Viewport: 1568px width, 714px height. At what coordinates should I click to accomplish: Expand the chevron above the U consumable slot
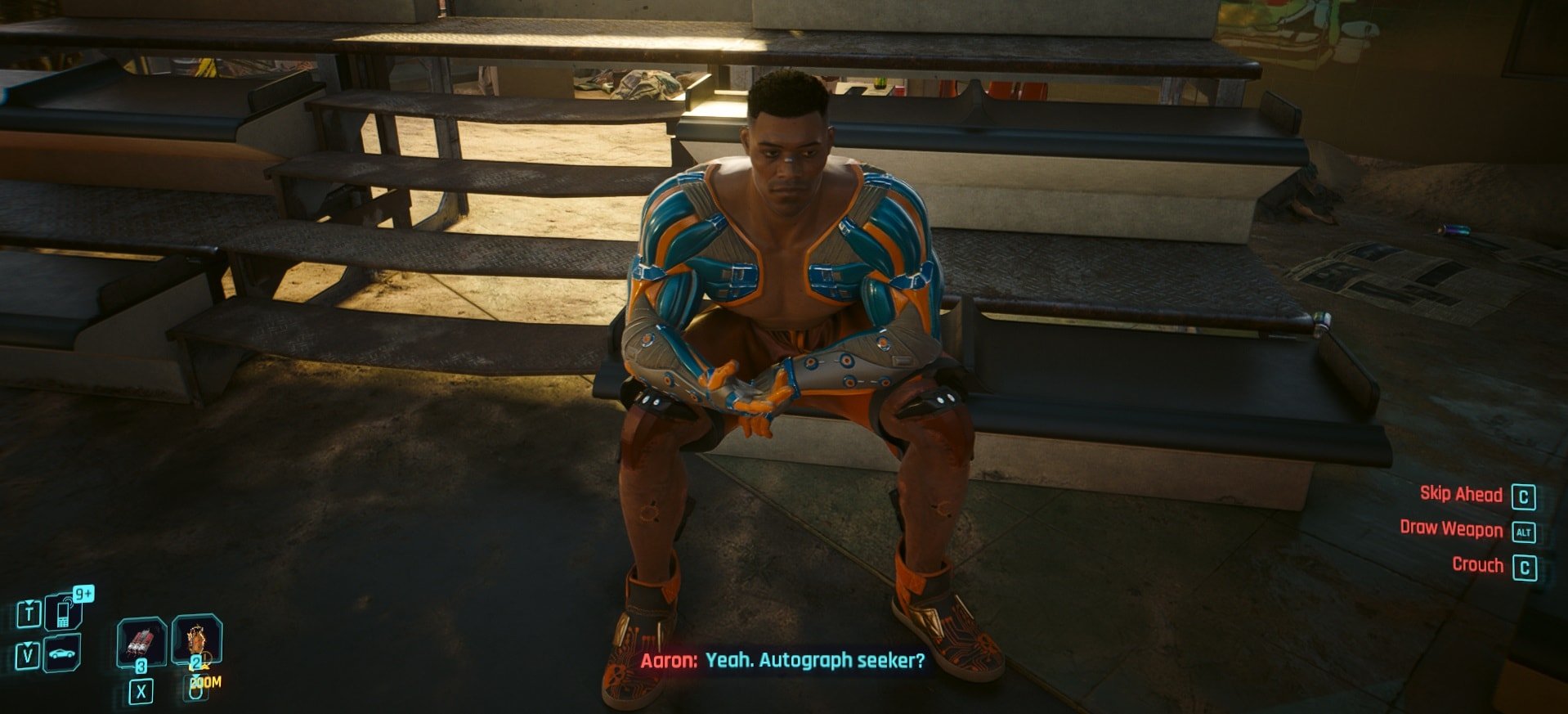pos(195,676)
